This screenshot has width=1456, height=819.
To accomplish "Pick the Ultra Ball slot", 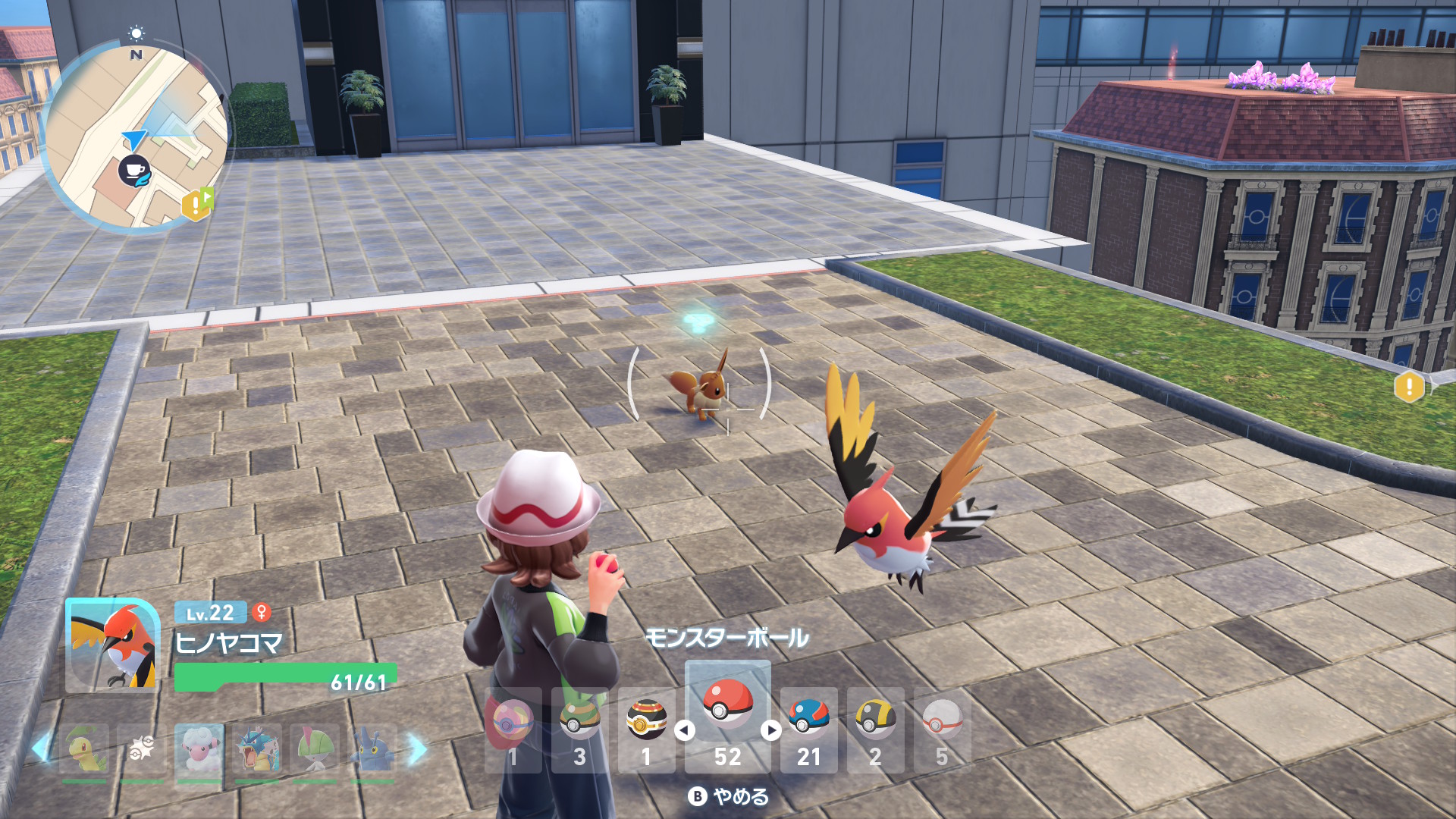I will [875, 730].
